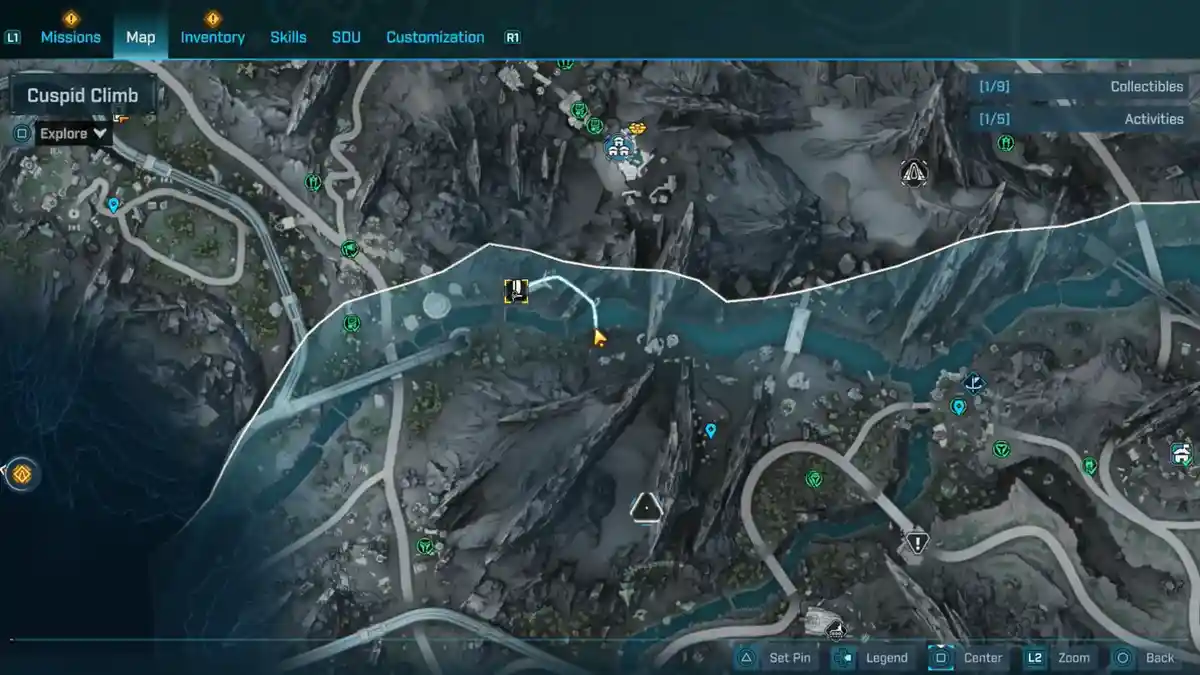Select the anchor-shaped diamond map marker

point(974,382)
